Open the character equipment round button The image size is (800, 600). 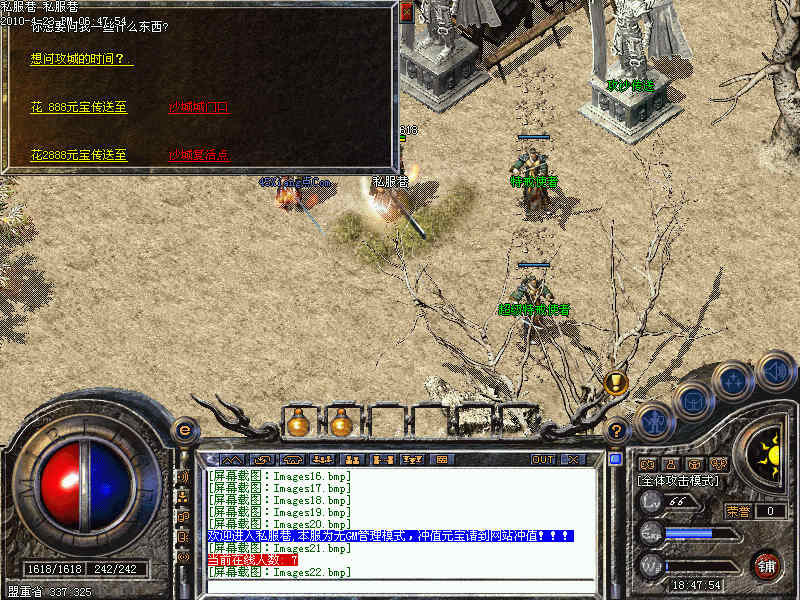(x=652, y=420)
